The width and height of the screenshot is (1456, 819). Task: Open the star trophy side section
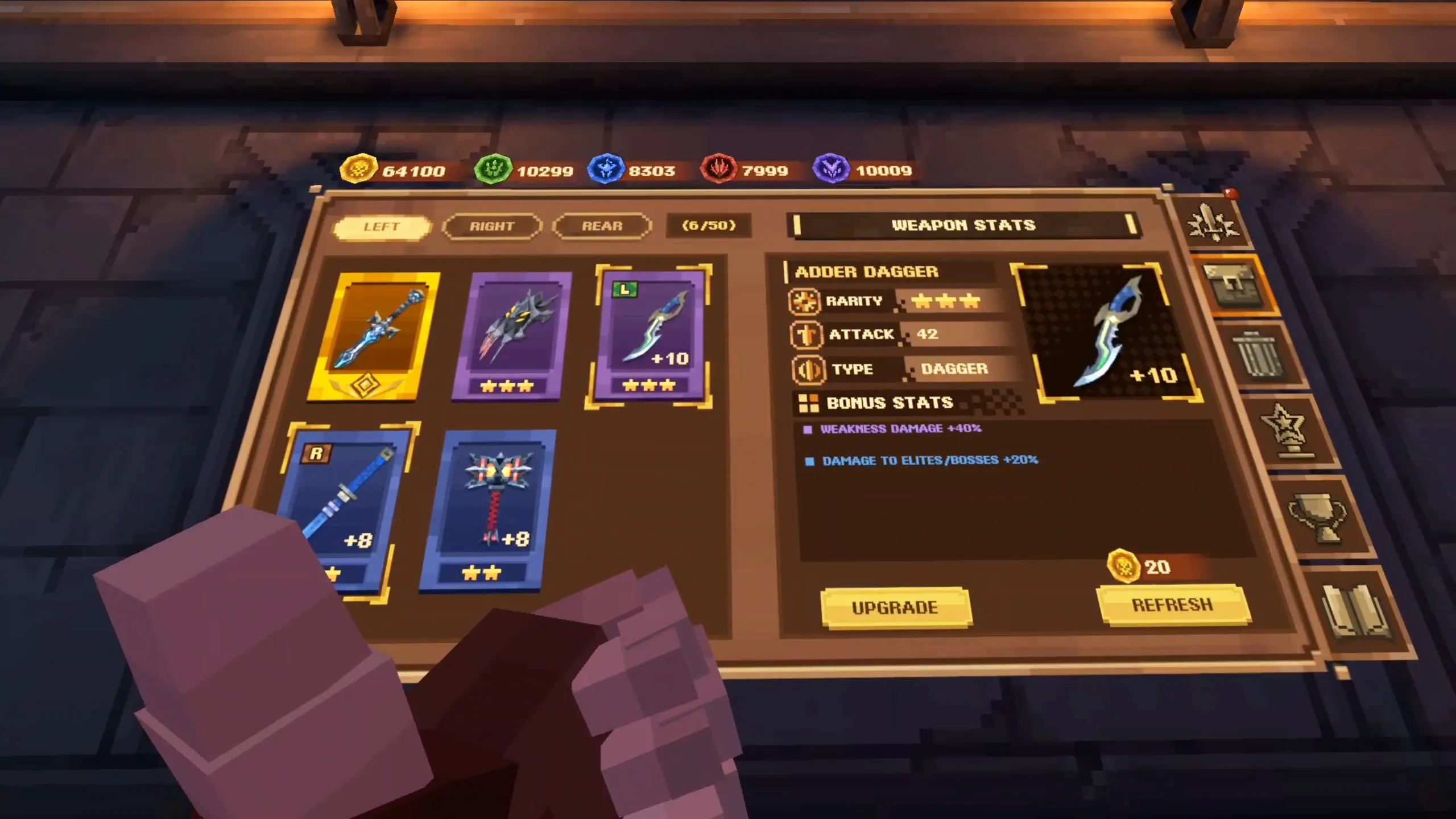1284,431
